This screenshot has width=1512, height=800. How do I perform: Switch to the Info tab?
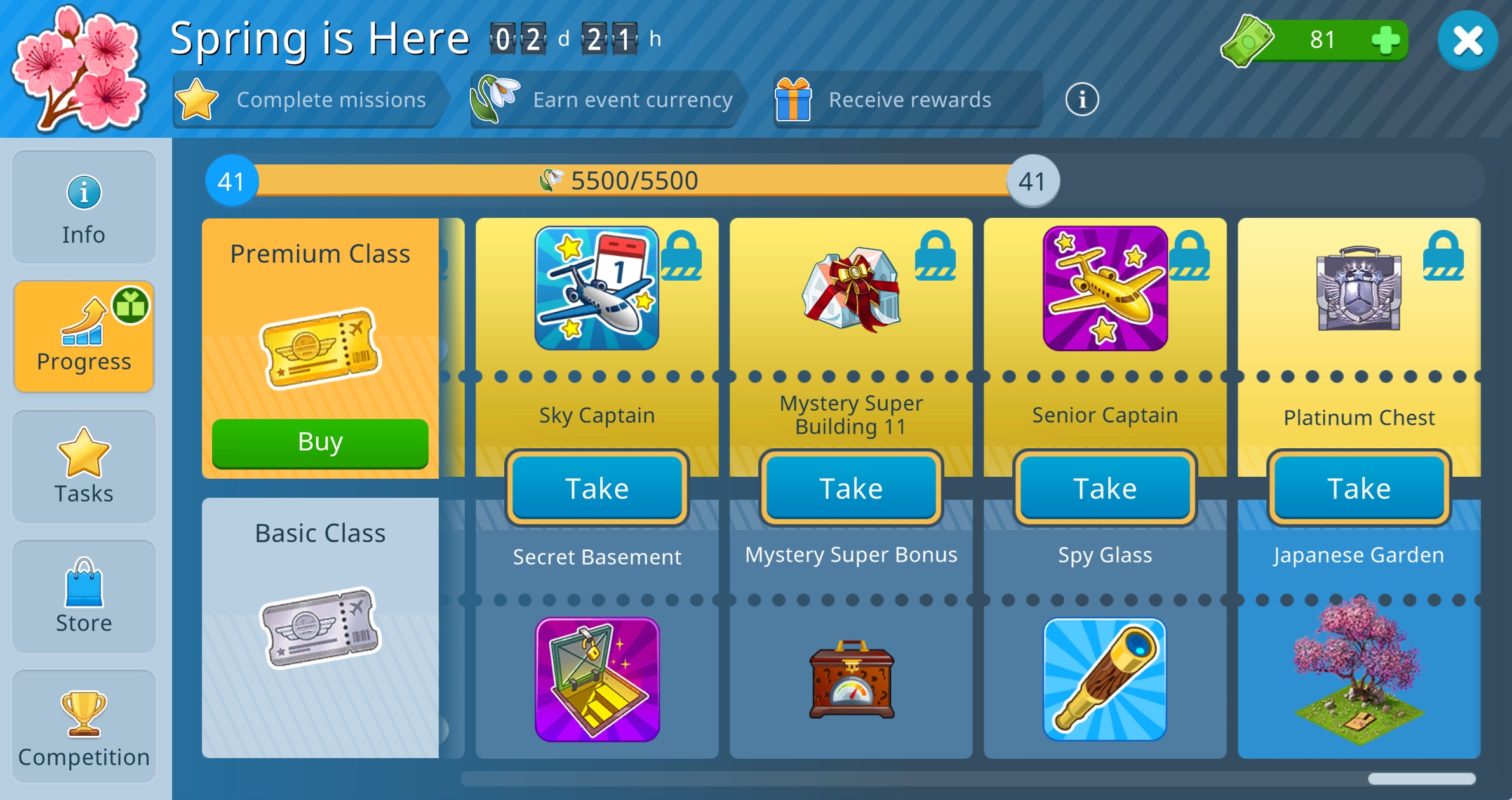pos(84,208)
